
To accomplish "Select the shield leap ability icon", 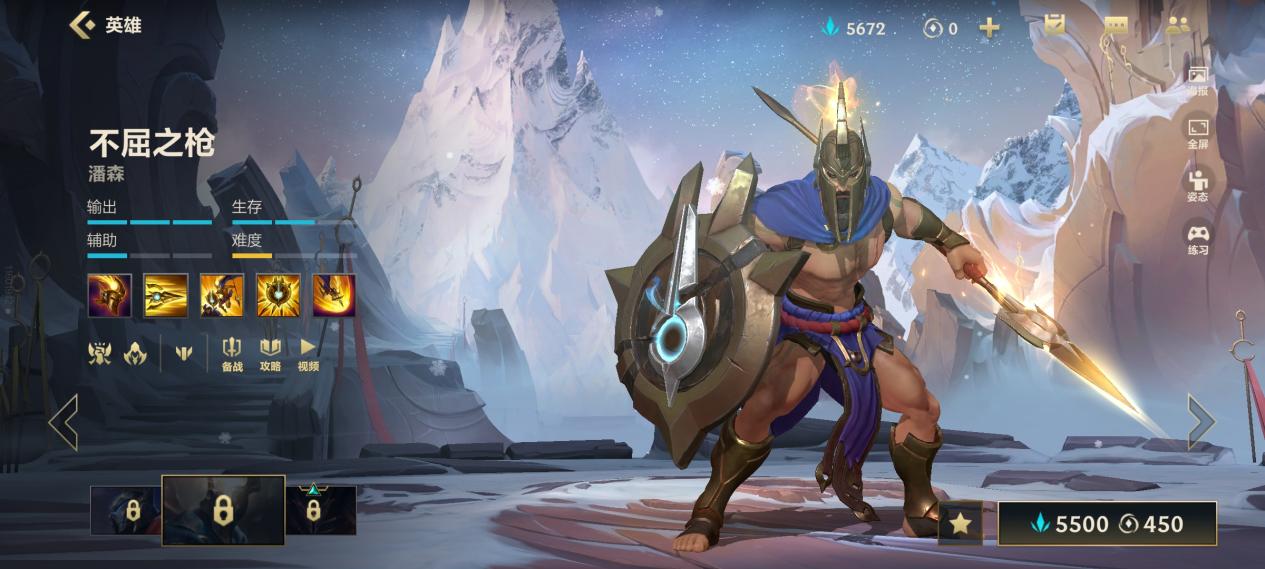I will [x=222, y=295].
